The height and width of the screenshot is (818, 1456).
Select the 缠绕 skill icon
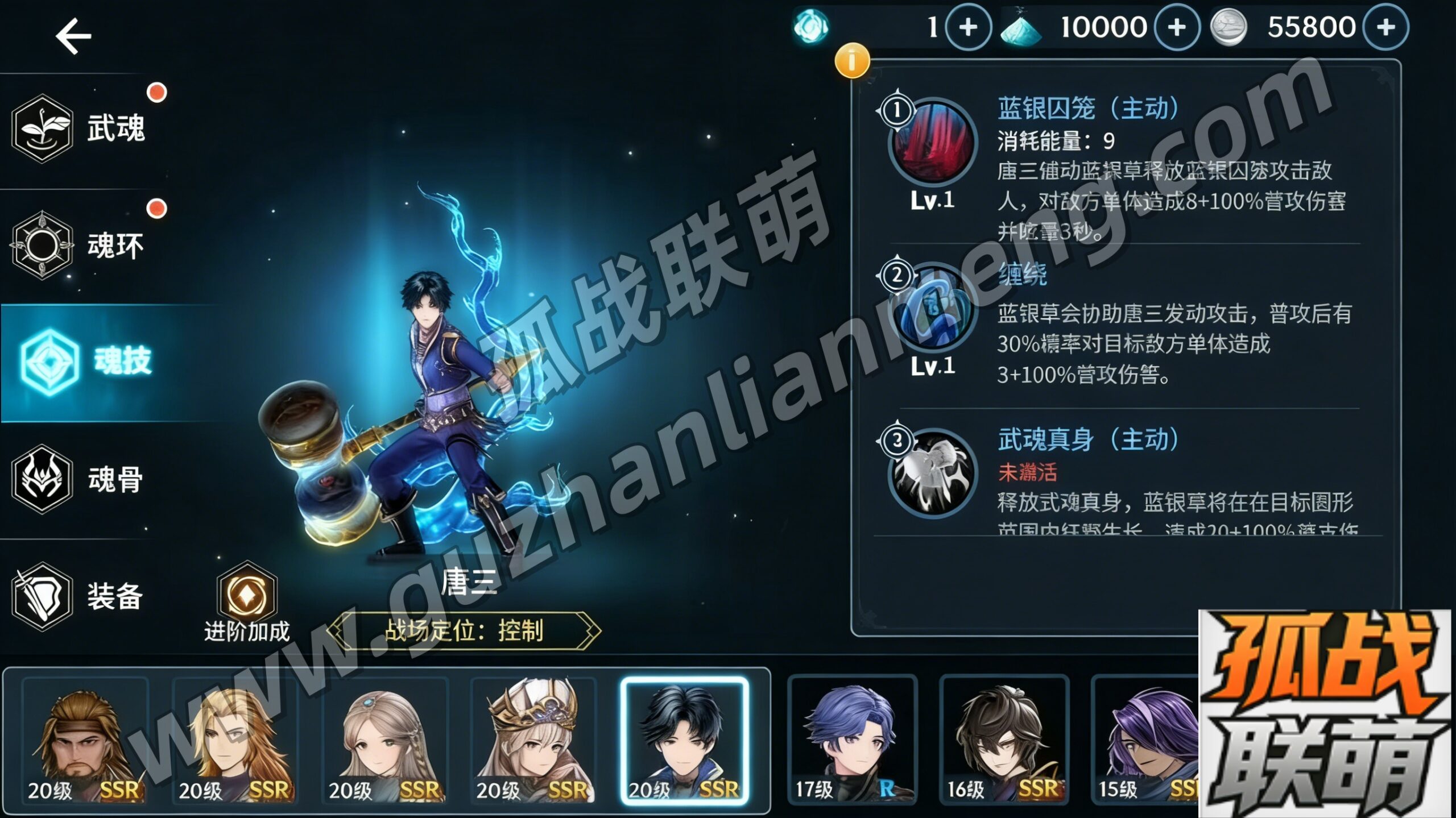click(932, 309)
